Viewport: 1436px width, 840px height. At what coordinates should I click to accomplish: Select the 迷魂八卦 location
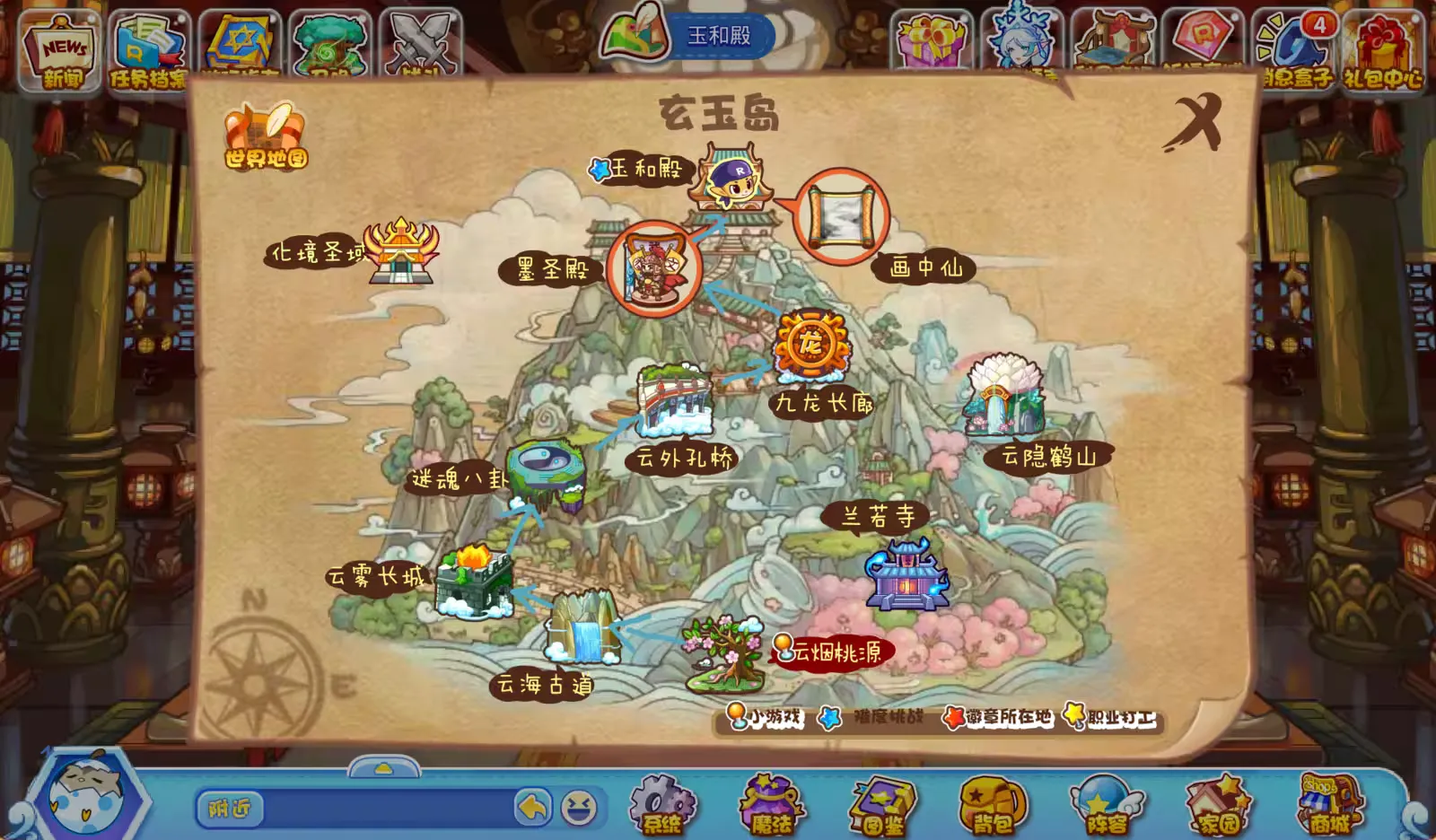(x=546, y=471)
